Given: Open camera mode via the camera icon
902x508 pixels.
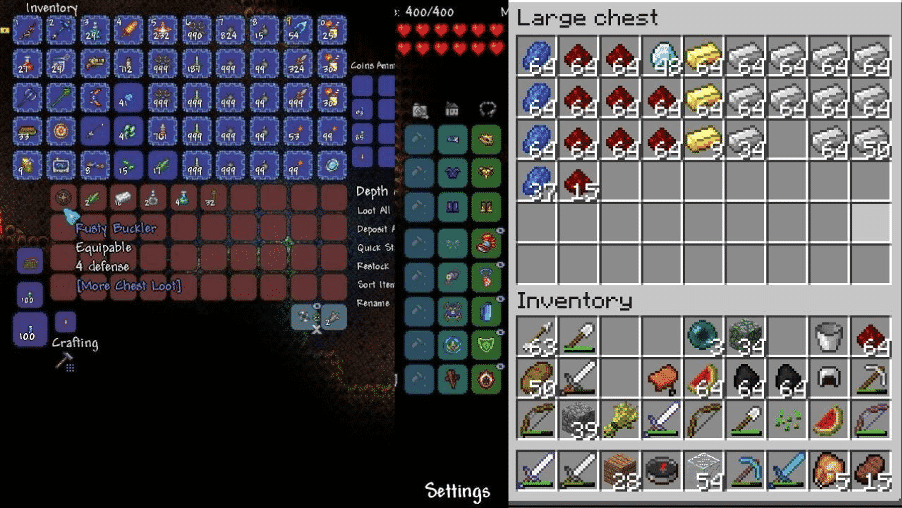Looking at the screenshot, I should 420,109.
